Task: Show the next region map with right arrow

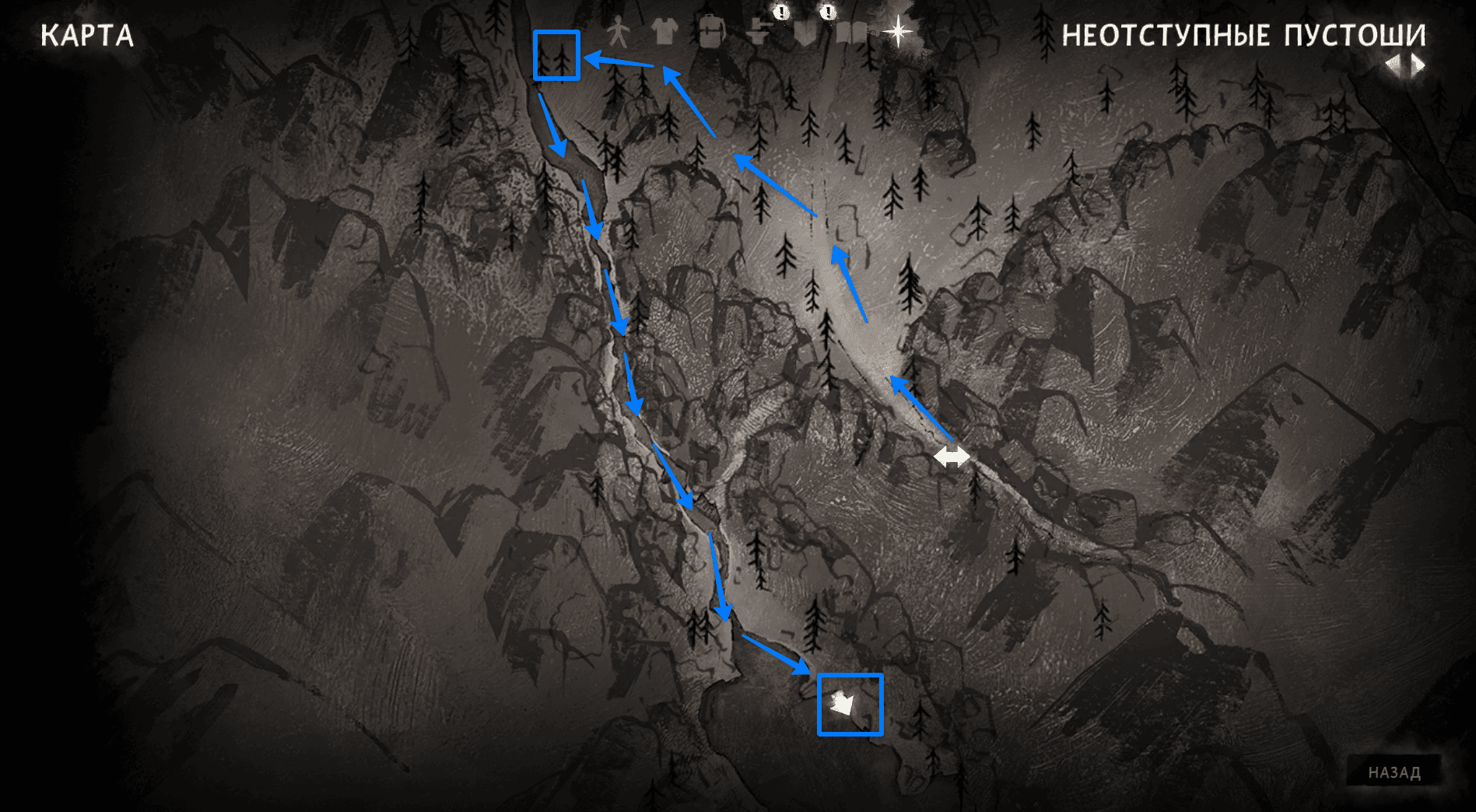Action: click(1418, 65)
